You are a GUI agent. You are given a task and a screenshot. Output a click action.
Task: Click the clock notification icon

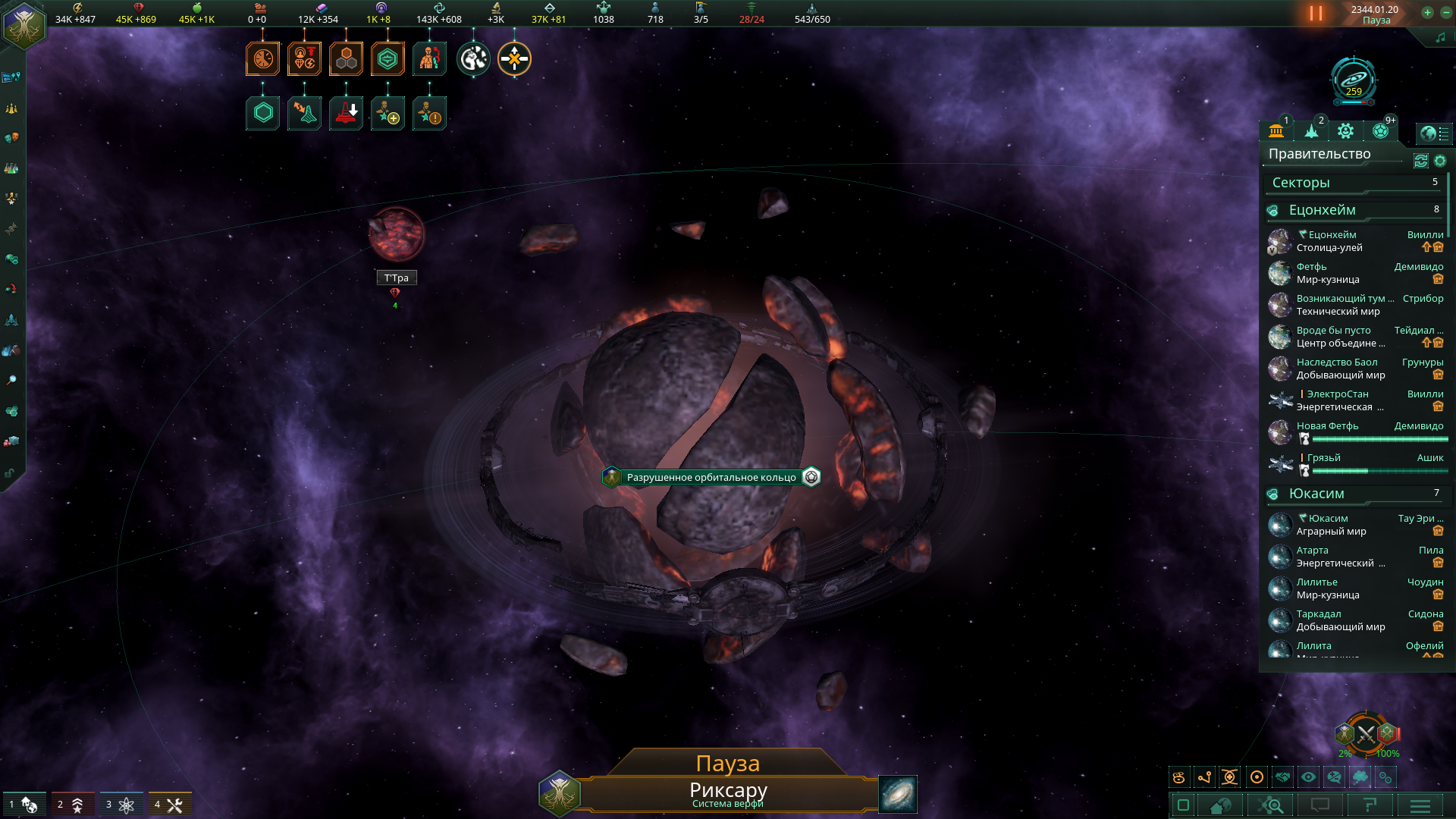click(262, 59)
